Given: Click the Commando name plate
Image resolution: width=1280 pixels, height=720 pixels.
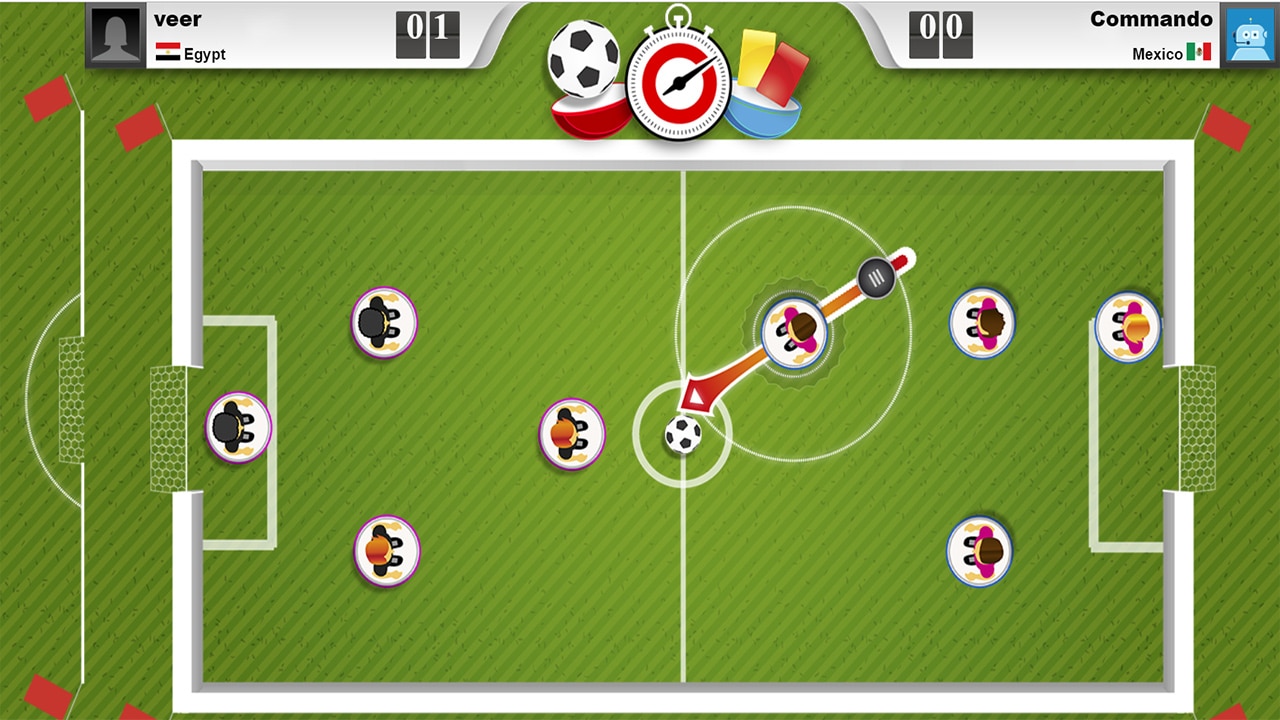Looking at the screenshot, I should tap(1151, 19).
